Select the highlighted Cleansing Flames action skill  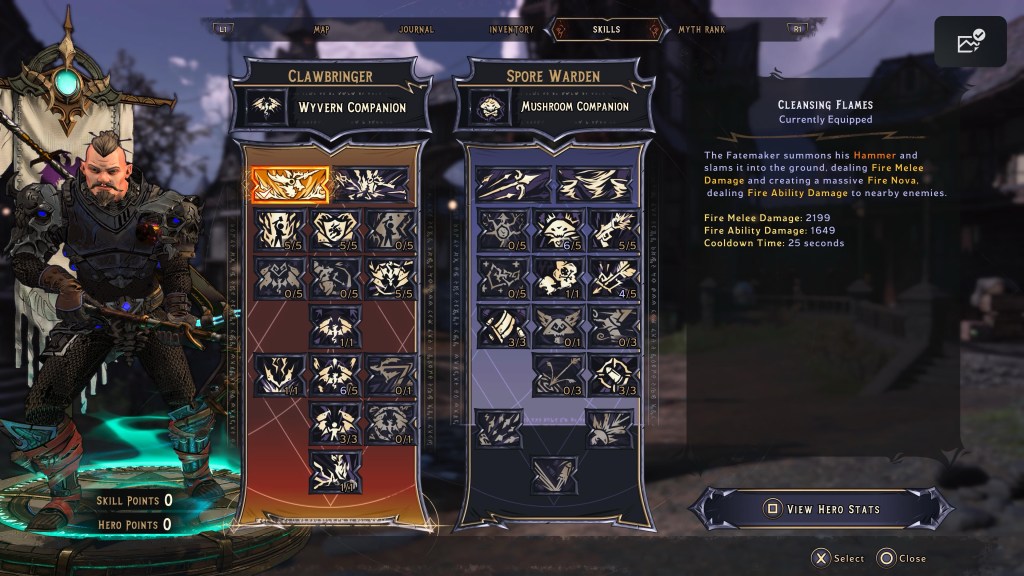coord(290,184)
